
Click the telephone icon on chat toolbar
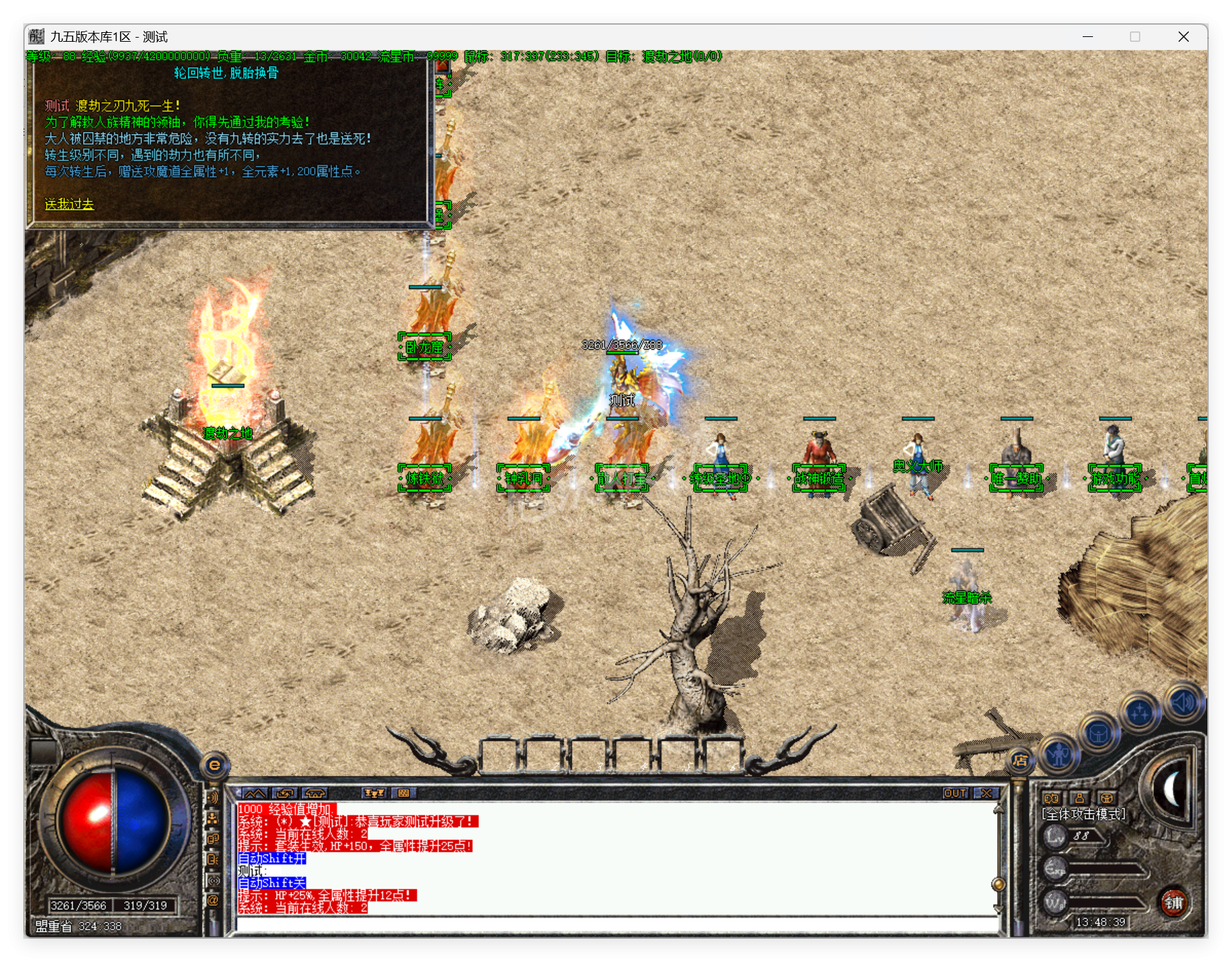pyautogui.click(x=314, y=793)
